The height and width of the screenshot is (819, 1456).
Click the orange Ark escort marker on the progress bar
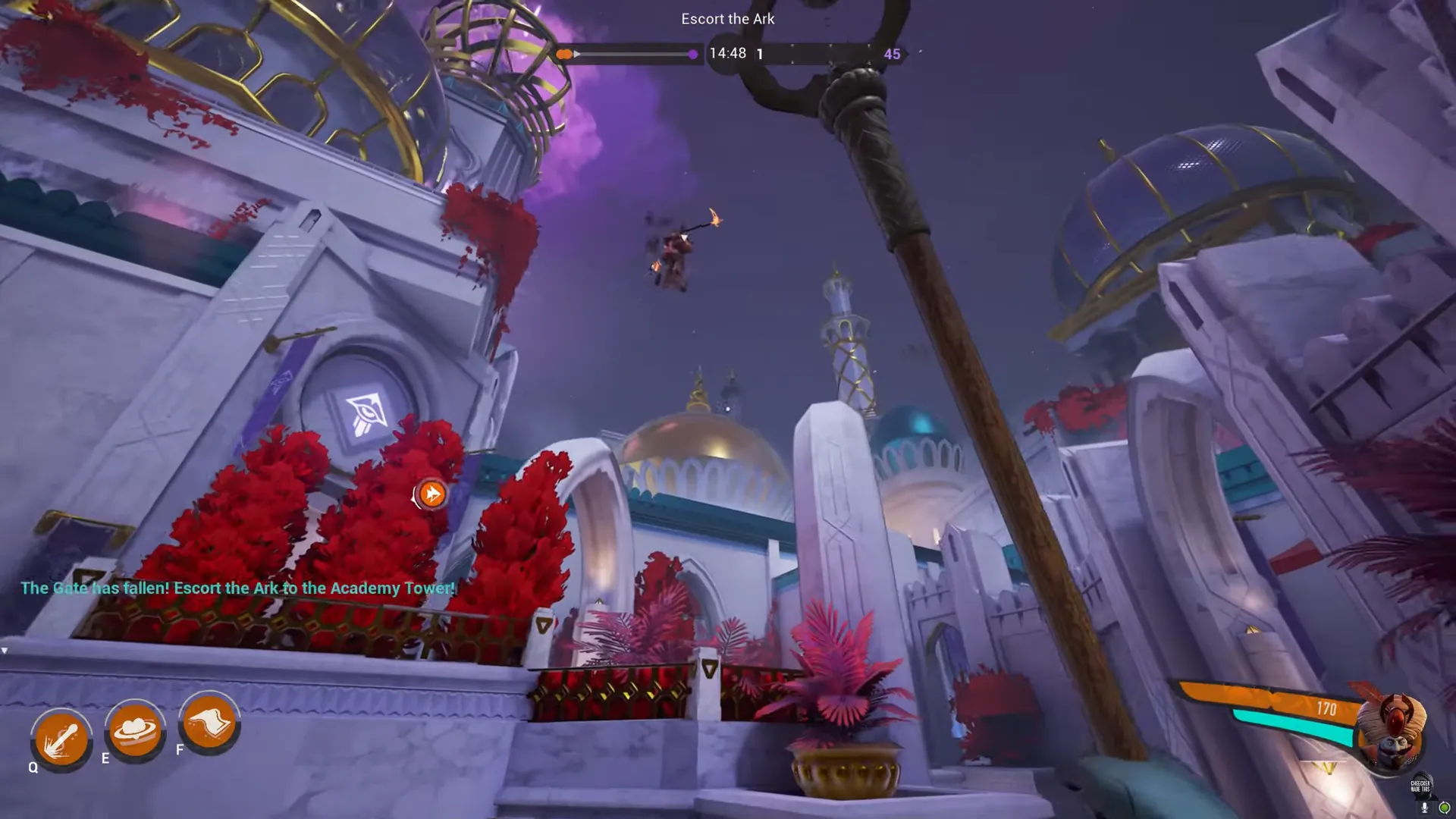564,54
